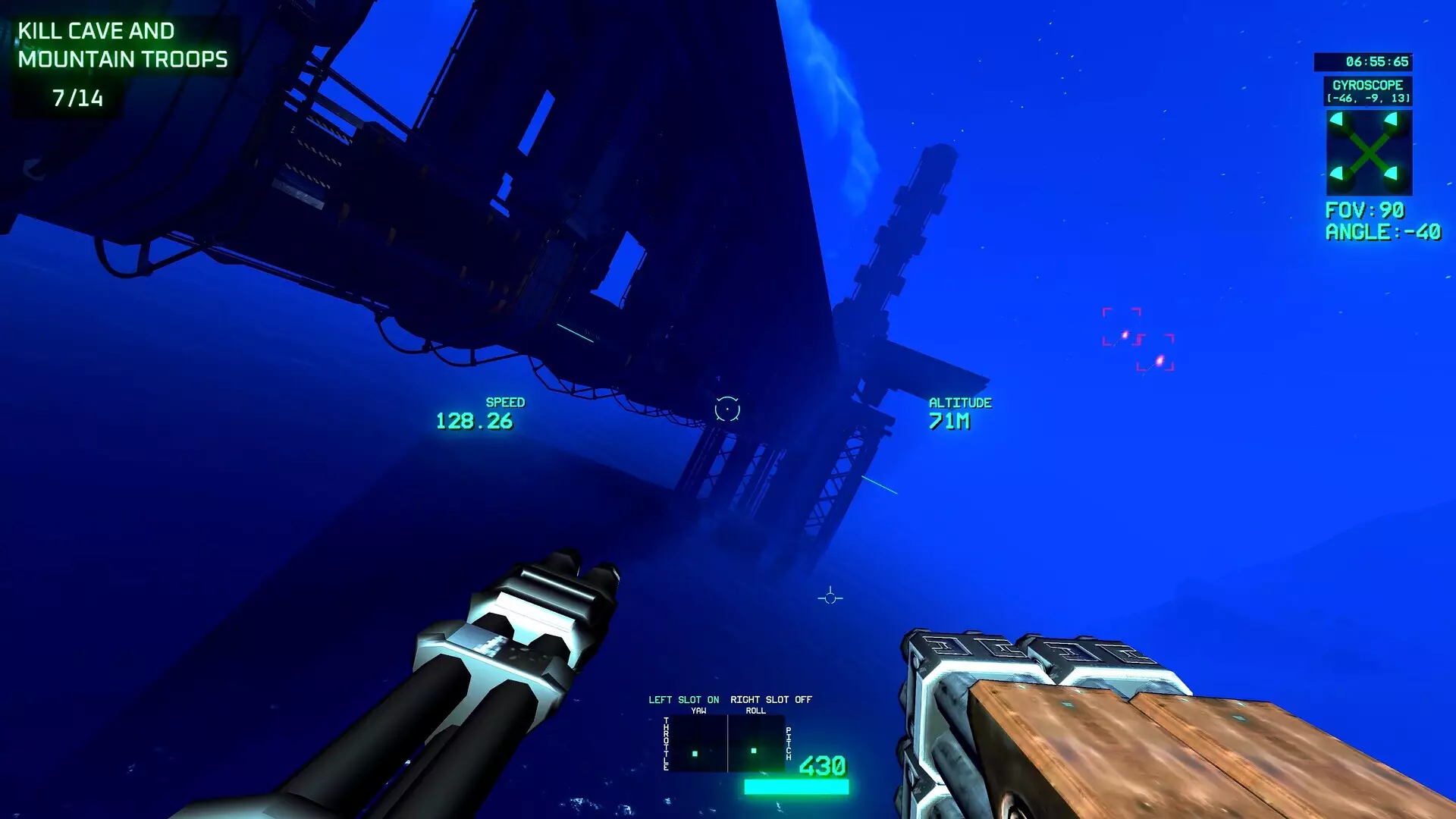Select the throttle and yaw stick panel
1456x819 pixels.
(698, 745)
